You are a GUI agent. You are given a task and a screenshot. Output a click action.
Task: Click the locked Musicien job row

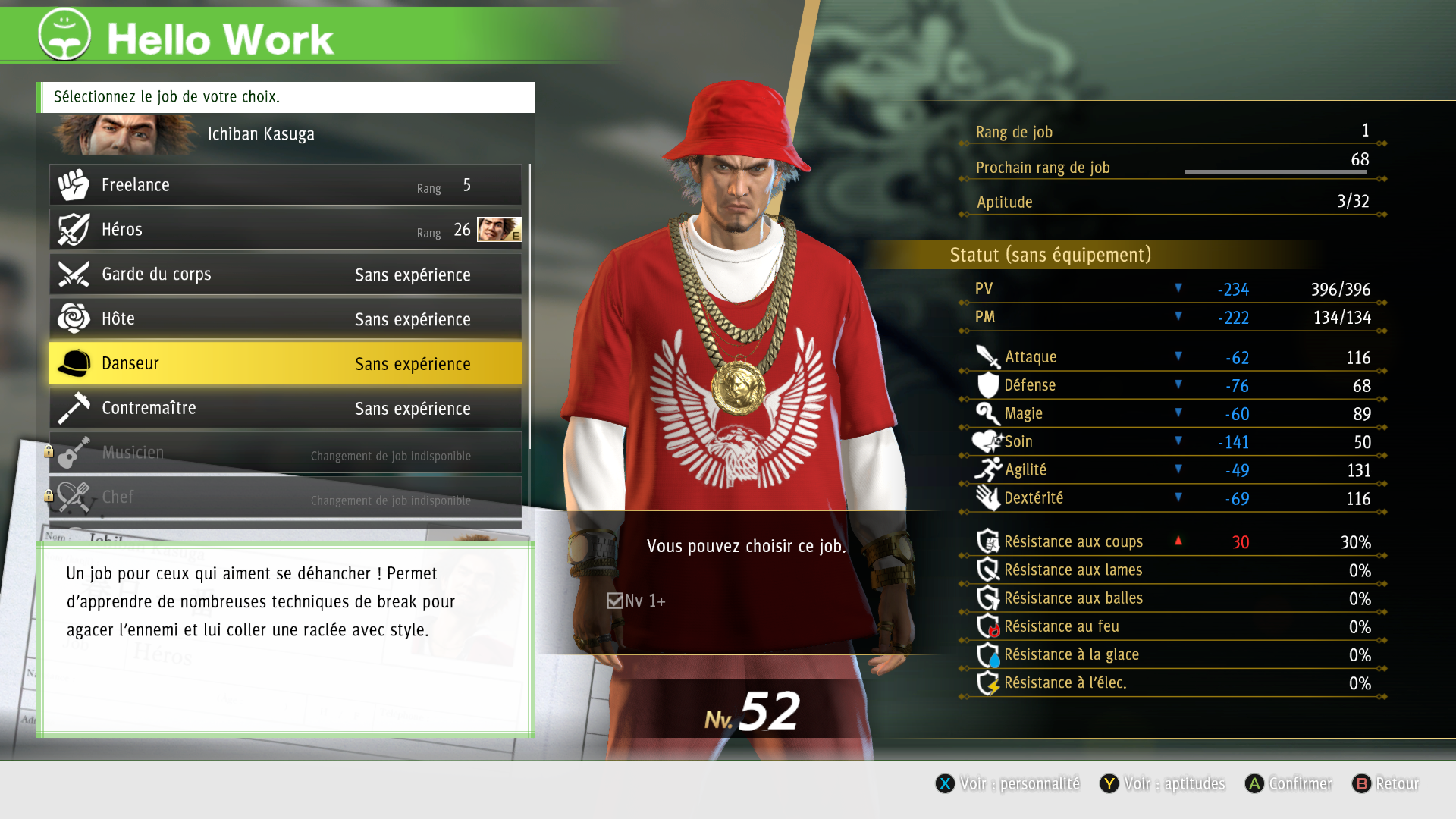285,453
